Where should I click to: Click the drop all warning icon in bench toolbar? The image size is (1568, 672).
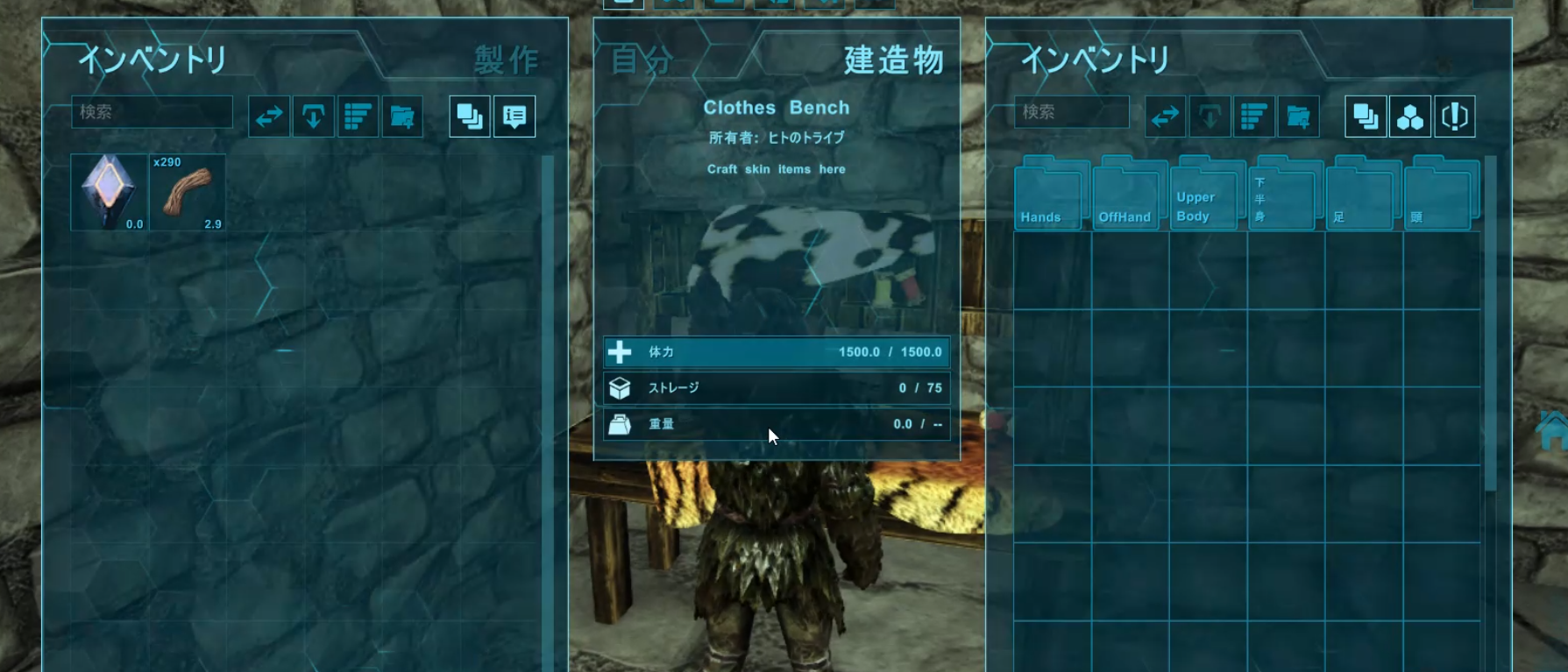pyautogui.click(x=1455, y=115)
